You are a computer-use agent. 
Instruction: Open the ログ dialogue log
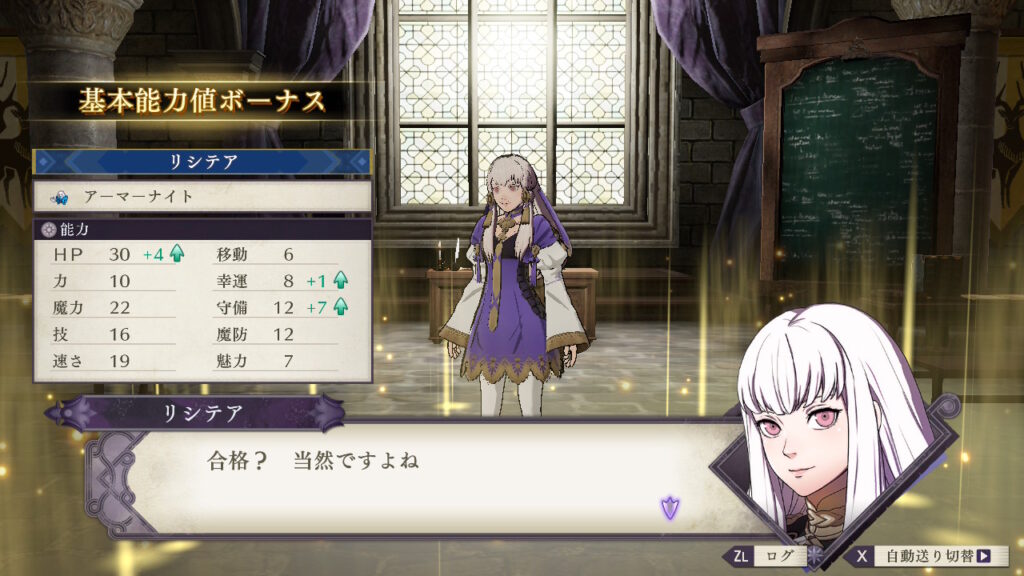click(x=773, y=556)
